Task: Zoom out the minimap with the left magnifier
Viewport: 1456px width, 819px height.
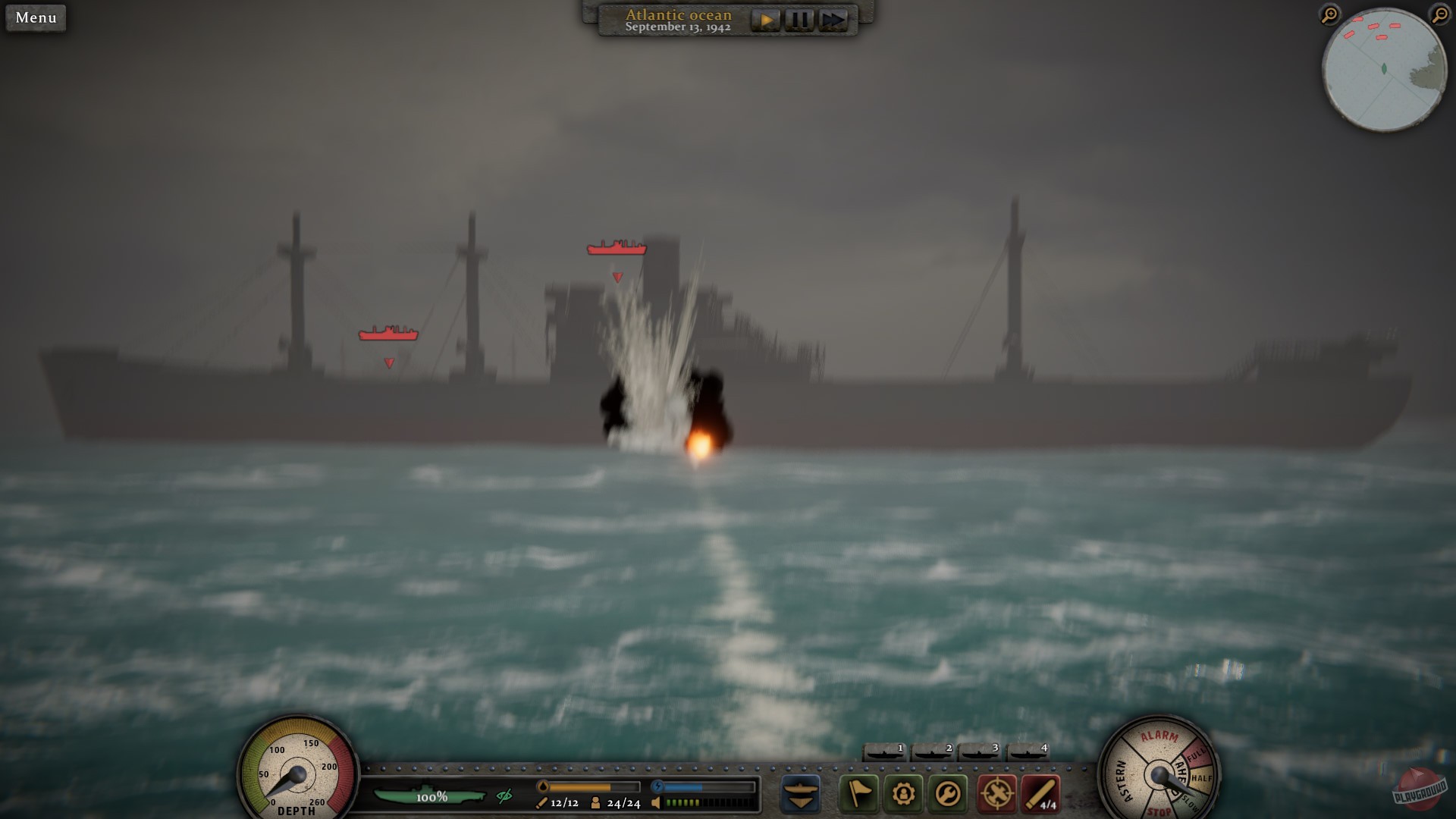Action: coord(1329,15)
